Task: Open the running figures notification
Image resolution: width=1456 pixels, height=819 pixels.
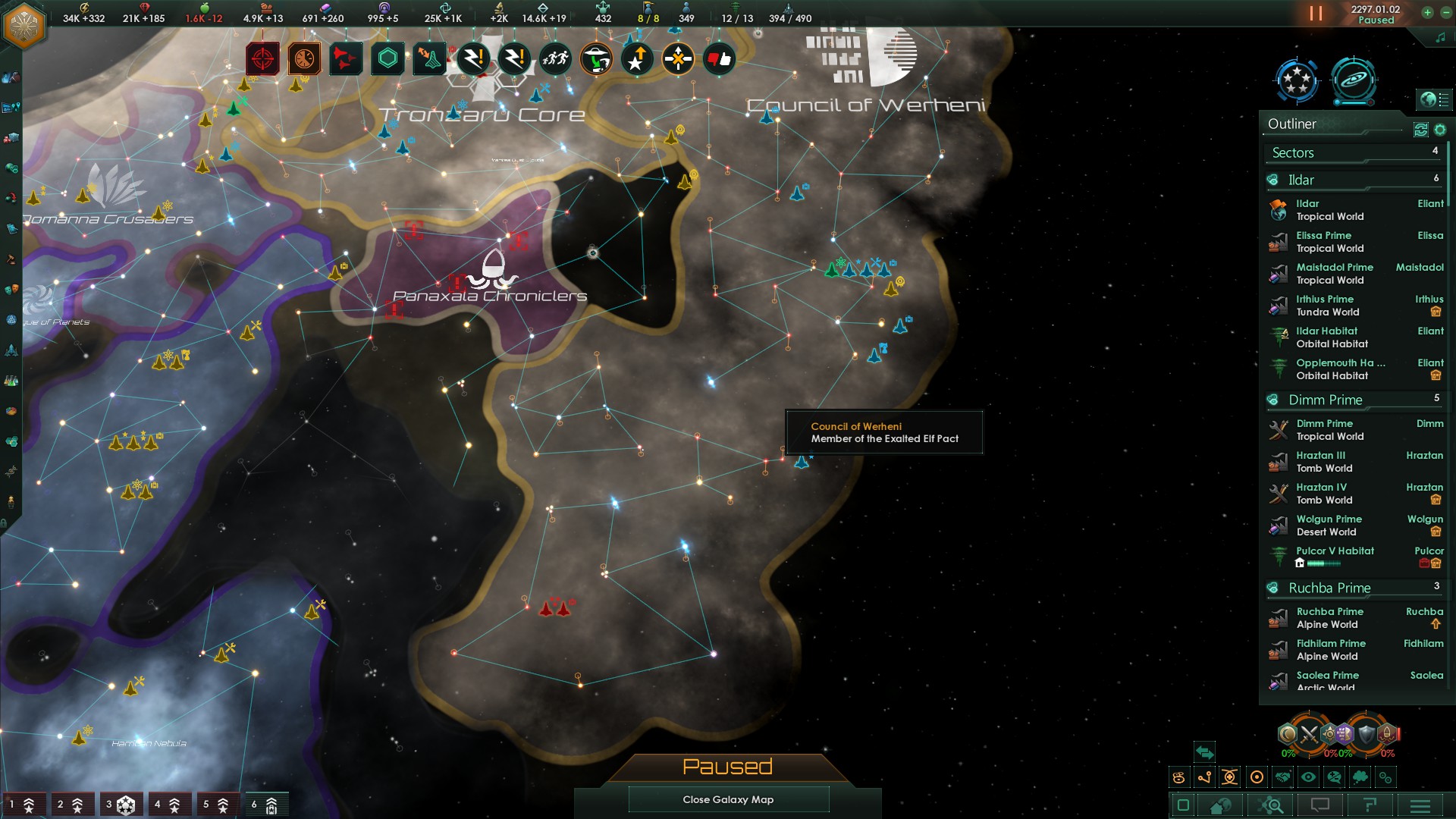Action: 555,58
